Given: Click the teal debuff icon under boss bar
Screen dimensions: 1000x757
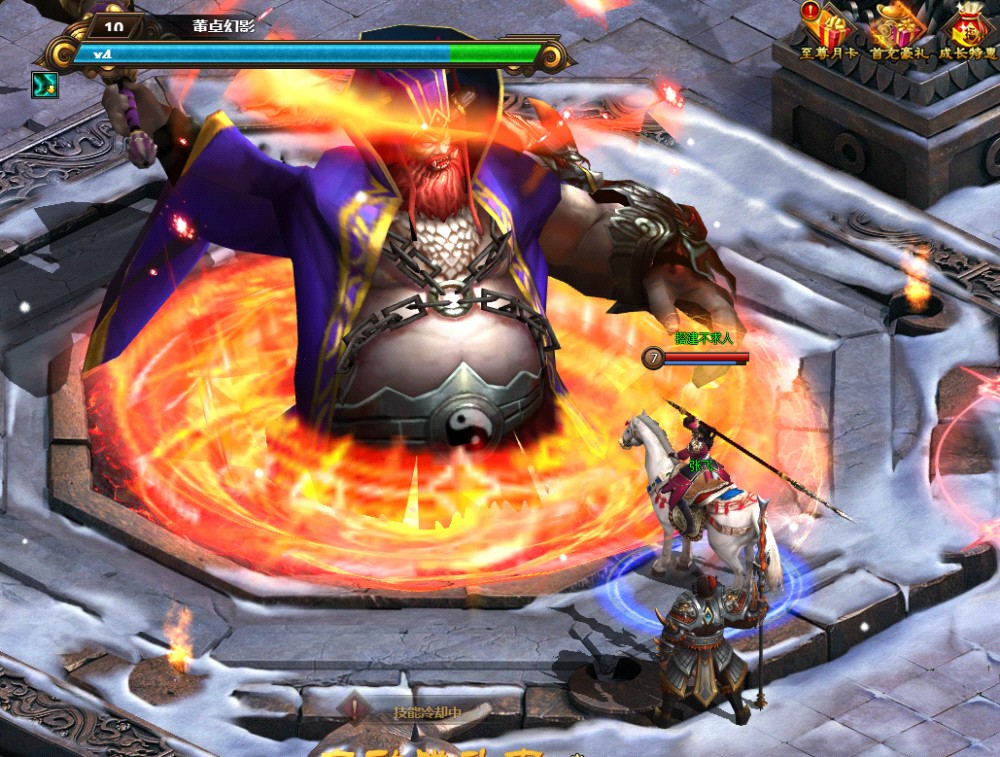Looking at the screenshot, I should [x=45, y=85].
